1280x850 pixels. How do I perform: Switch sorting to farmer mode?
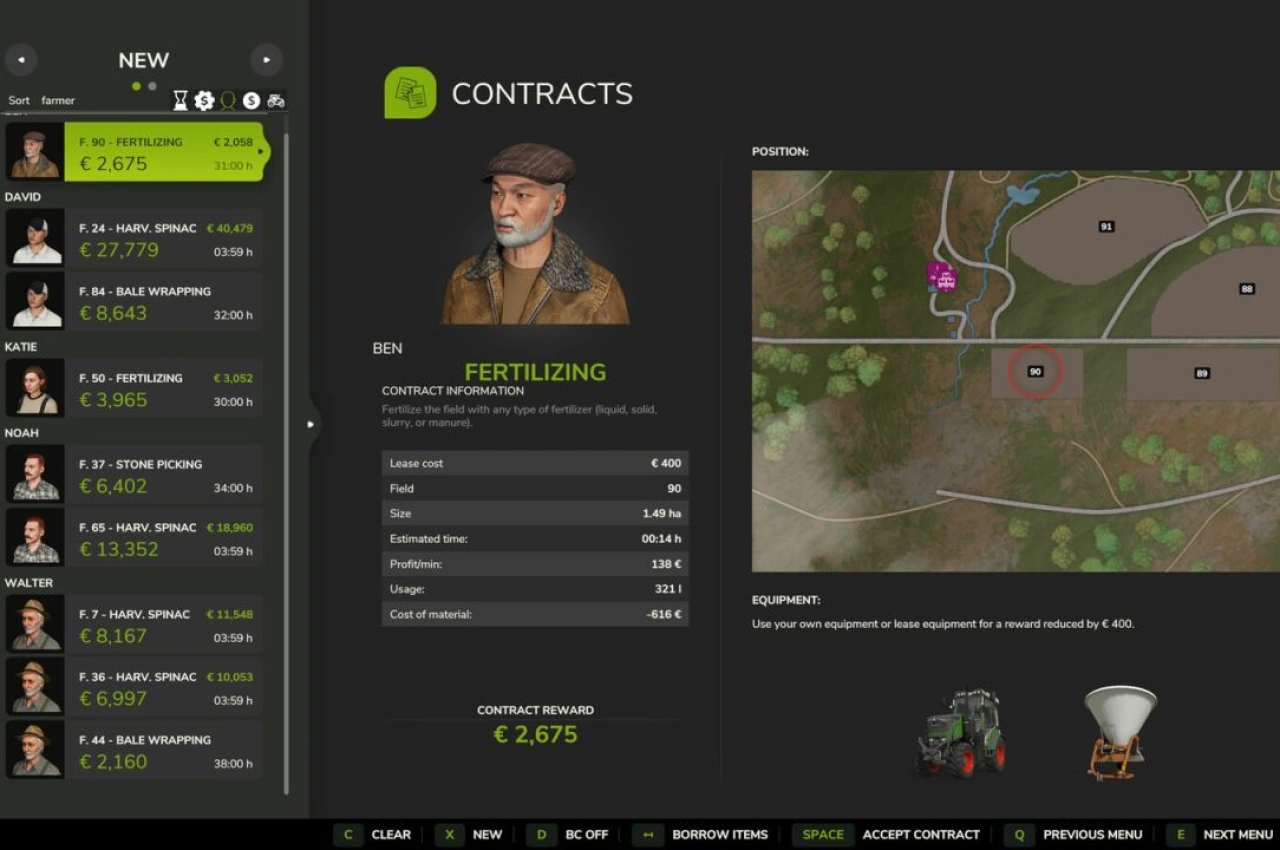[57, 100]
